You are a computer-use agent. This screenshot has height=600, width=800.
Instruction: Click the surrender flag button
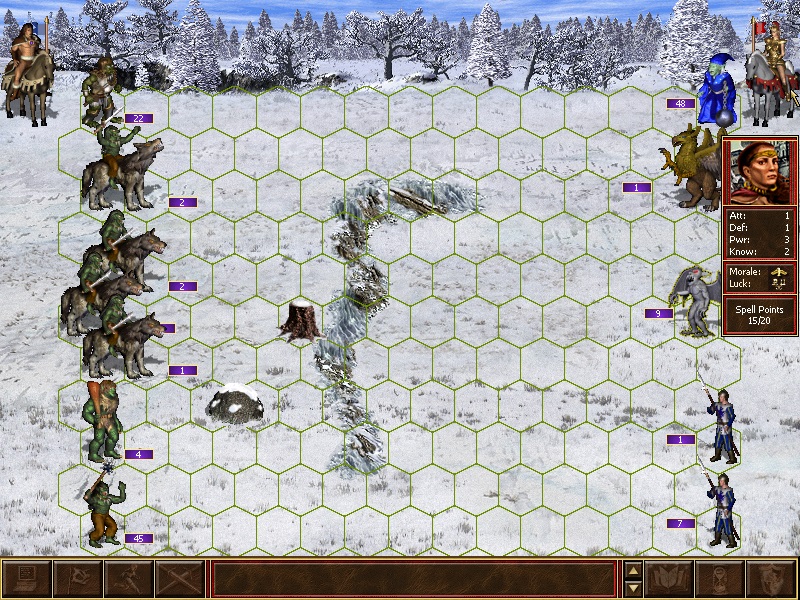point(78,579)
